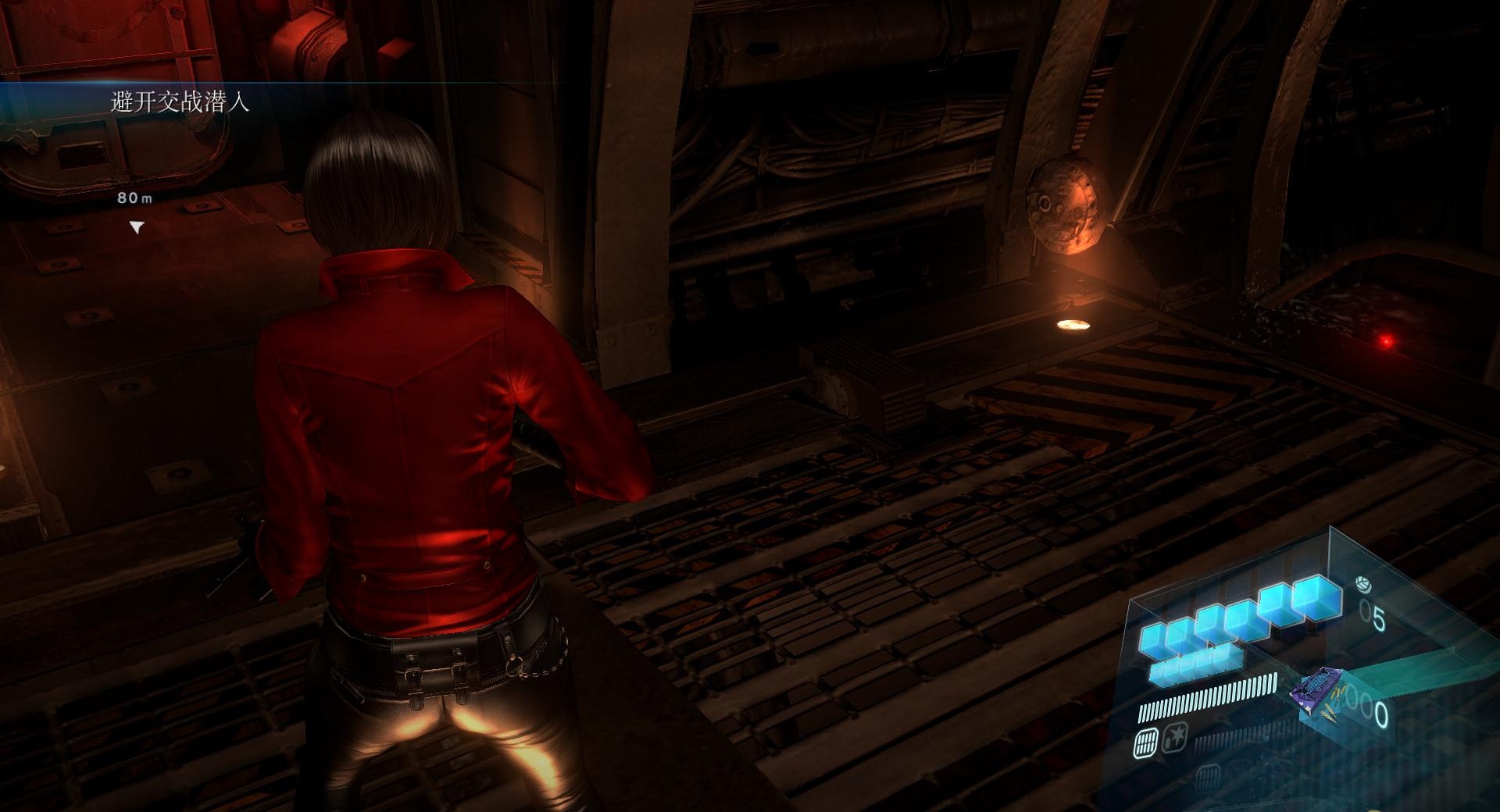
Task: Select the purple weapon icon in the HUD
Action: tap(1322, 692)
